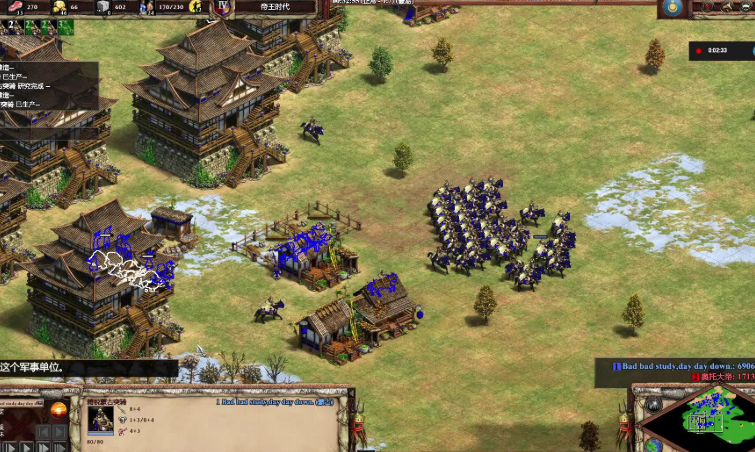Image resolution: width=755 pixels, height=452 pixels.
Task: Click the stone resource icon
Action: pos(103,7)
